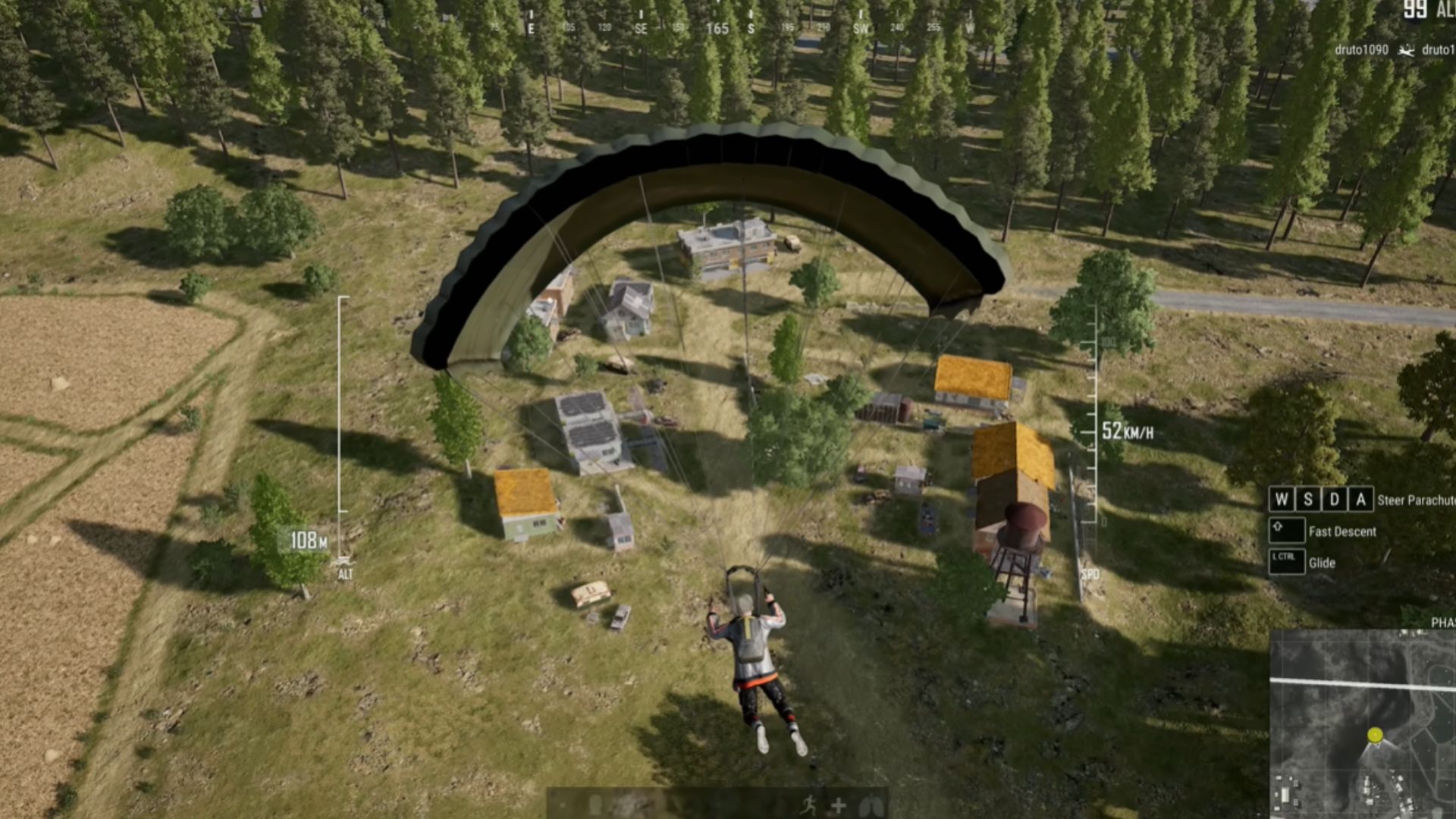Select the running figure sprint icon

click(x=808, y=805)
